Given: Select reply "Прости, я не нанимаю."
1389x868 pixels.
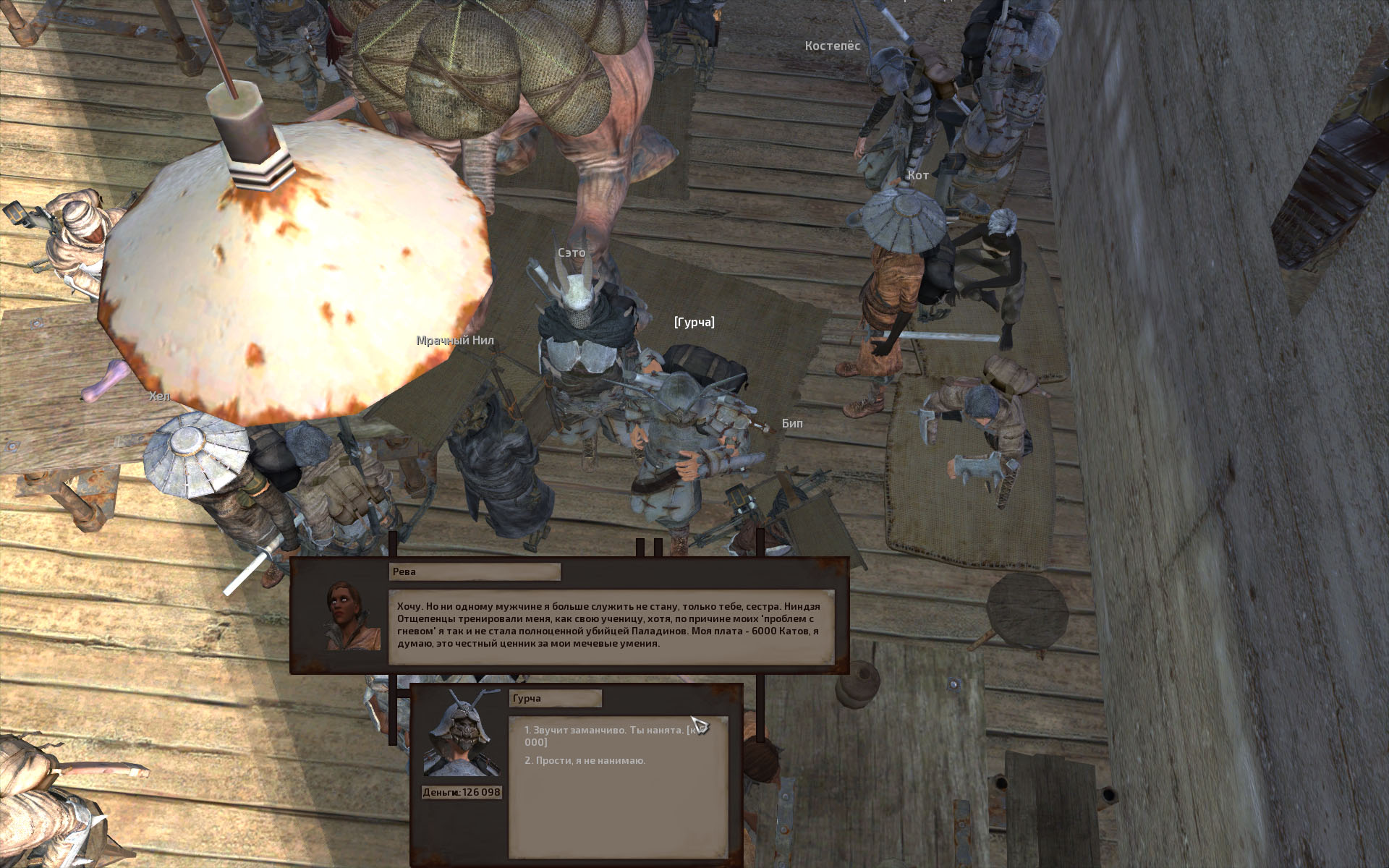Looking at the screenshot, I should (585, 761).
